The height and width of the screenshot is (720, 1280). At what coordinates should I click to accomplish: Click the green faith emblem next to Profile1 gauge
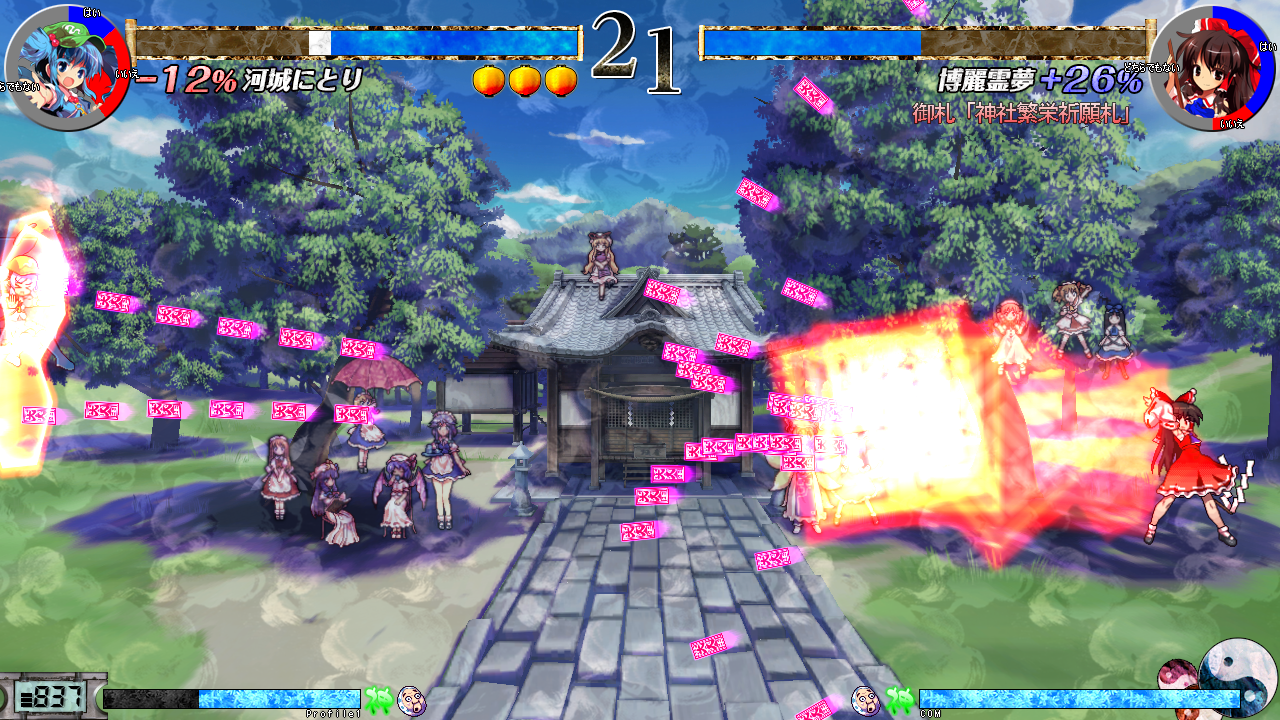[379, 700]
